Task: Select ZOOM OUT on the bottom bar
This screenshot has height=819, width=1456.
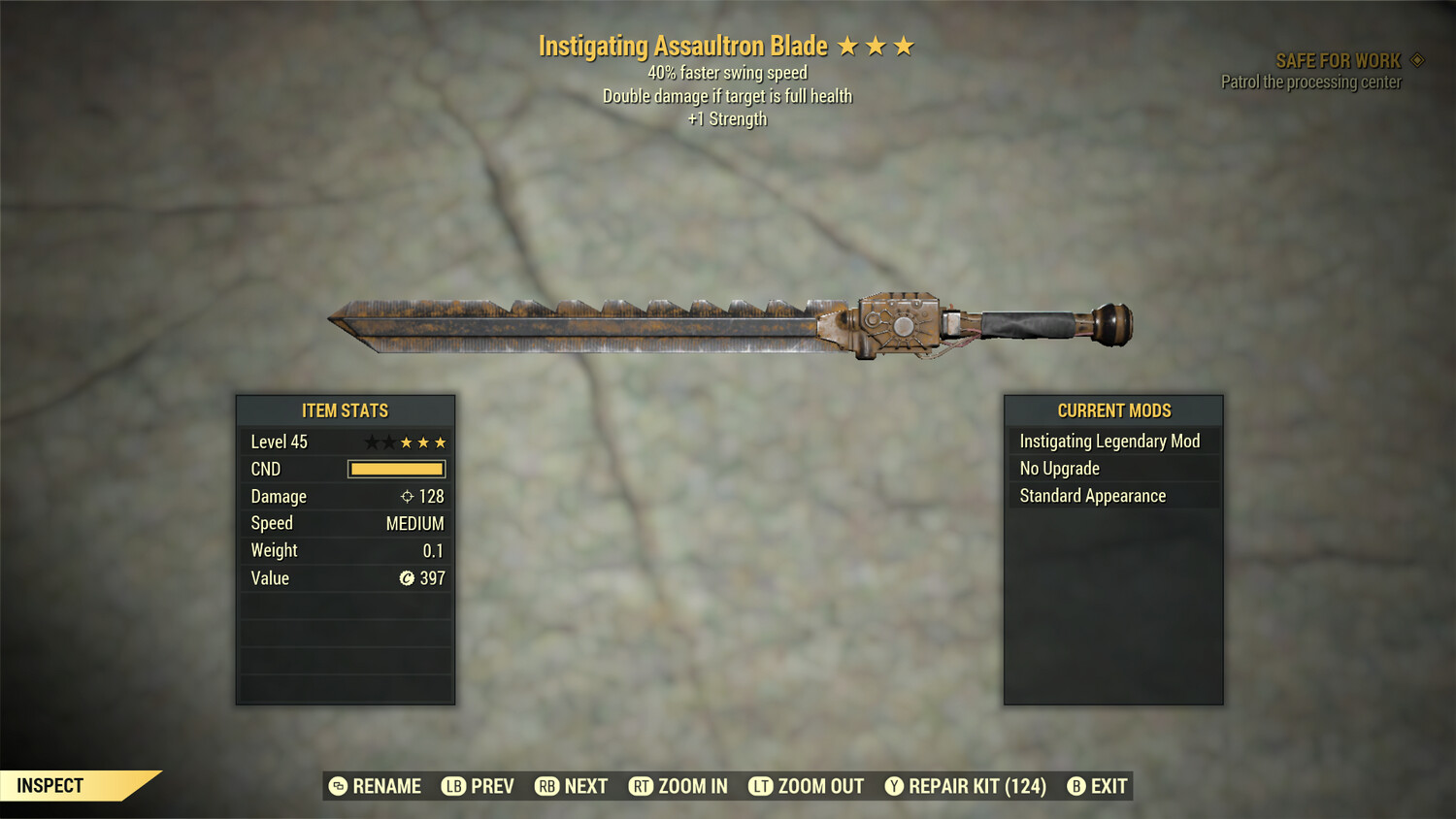Action: 806,786
